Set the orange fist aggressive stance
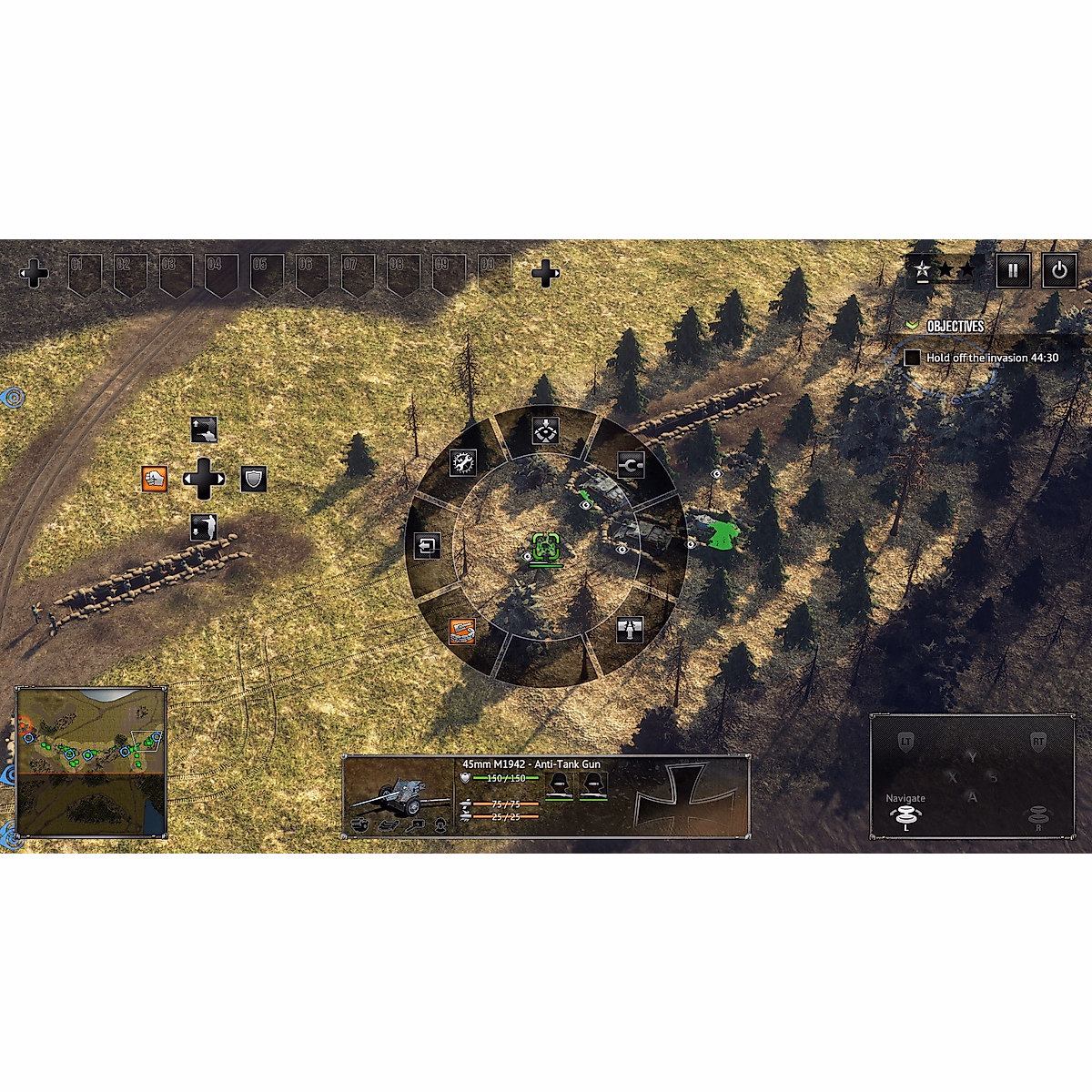The width and height of the screenshot is (1092, 1092). (x=155, y=479)
